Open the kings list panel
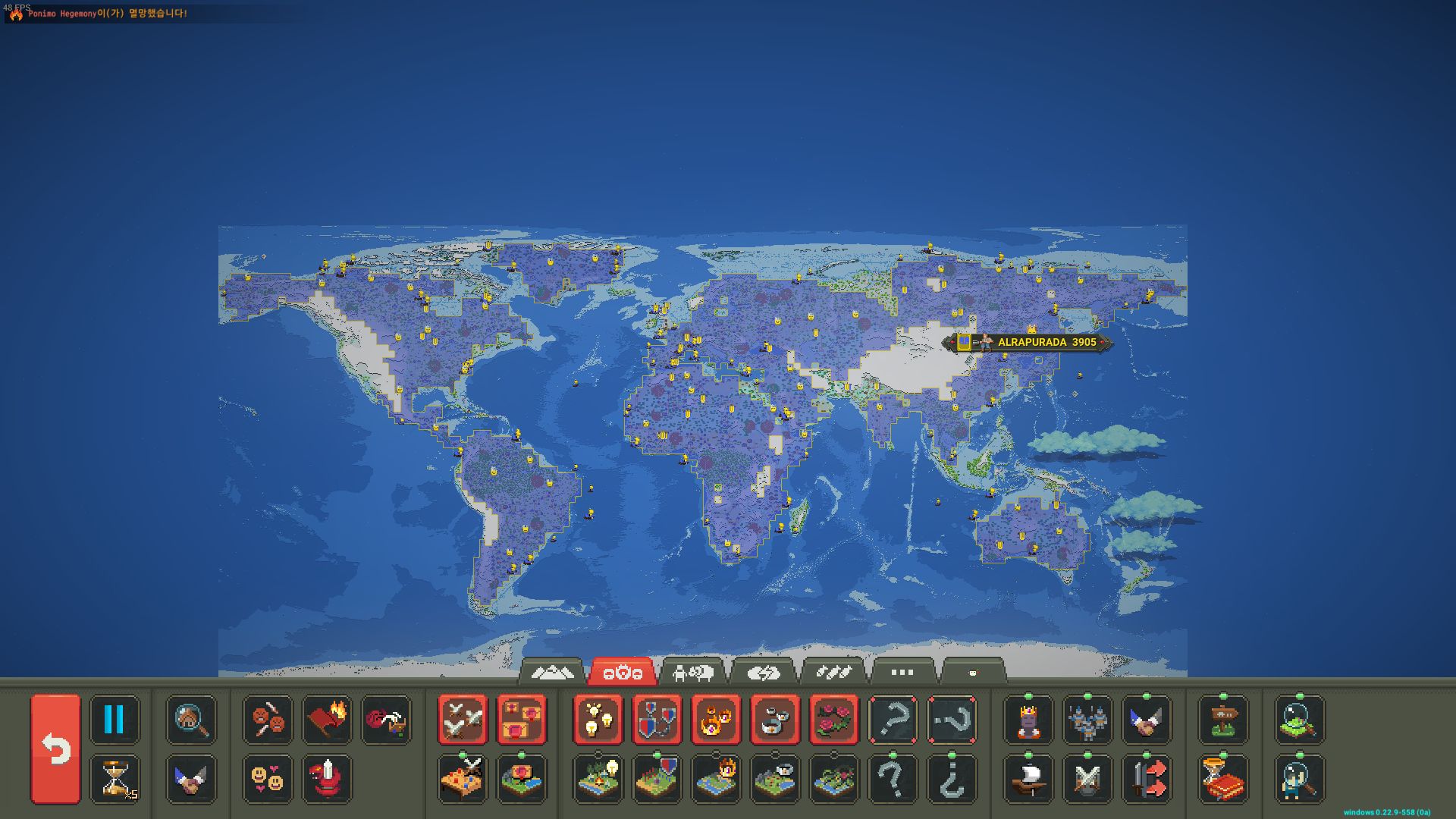This screenshot has height=819, width=1456. pos(1028,719)
